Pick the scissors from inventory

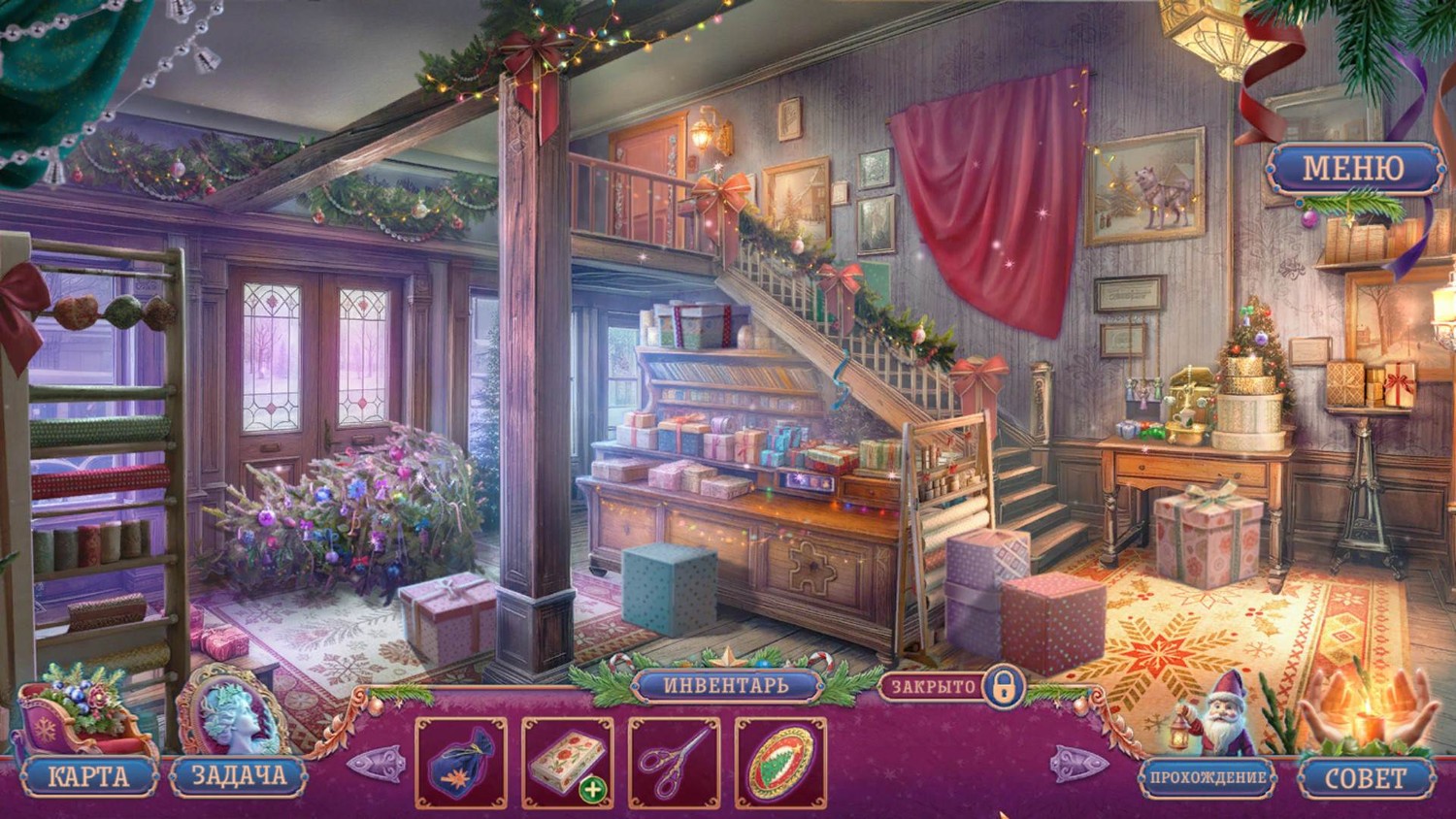pos(674,763)
